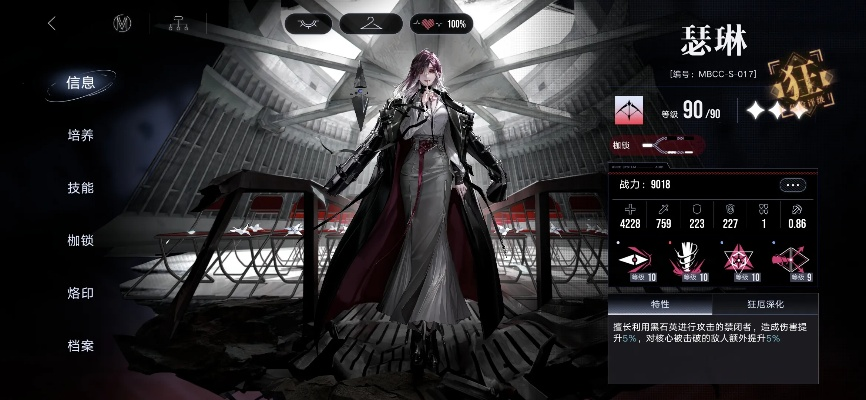View the 档案 section

pyautogui.click(x=80, y=346)
